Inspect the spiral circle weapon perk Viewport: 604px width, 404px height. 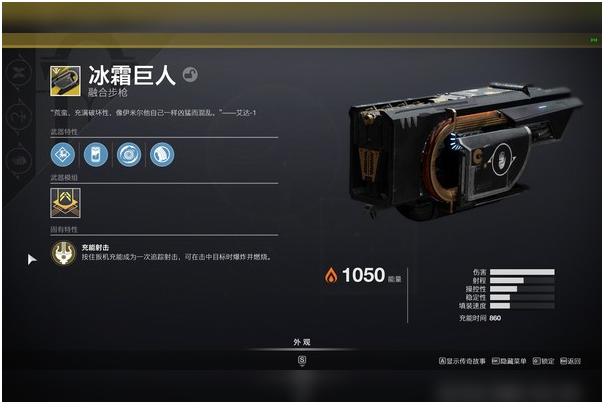point(129,155)
